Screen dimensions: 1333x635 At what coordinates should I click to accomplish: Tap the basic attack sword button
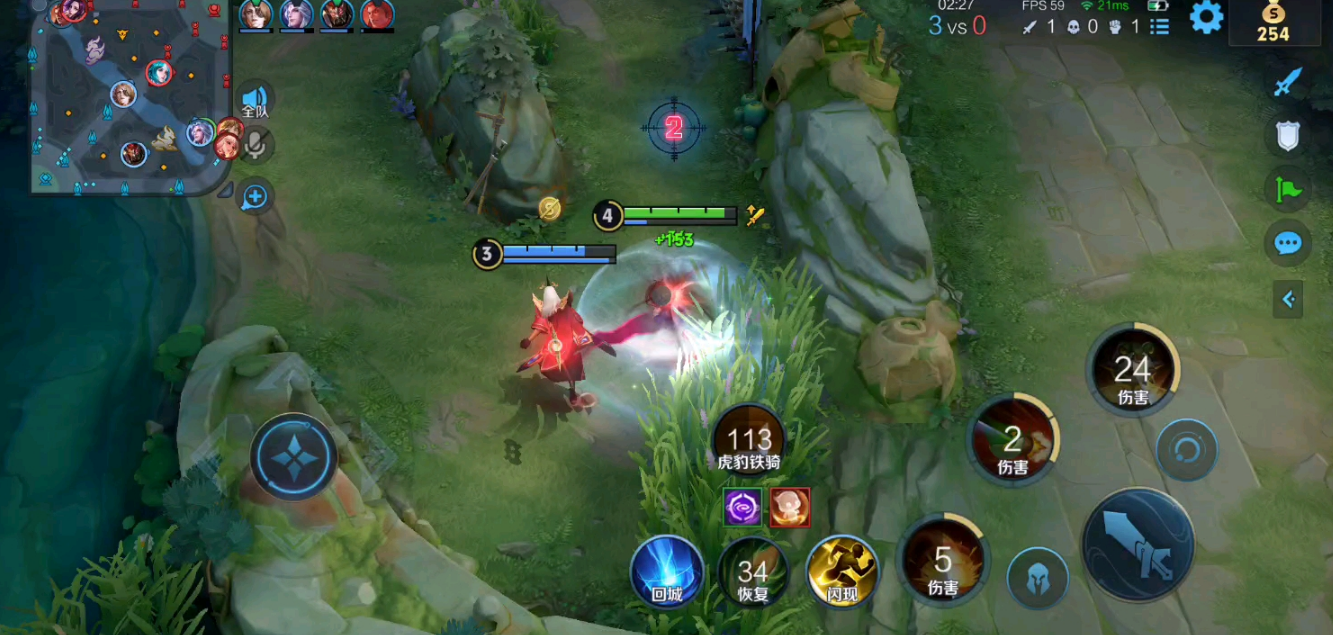click(1138, 545)
